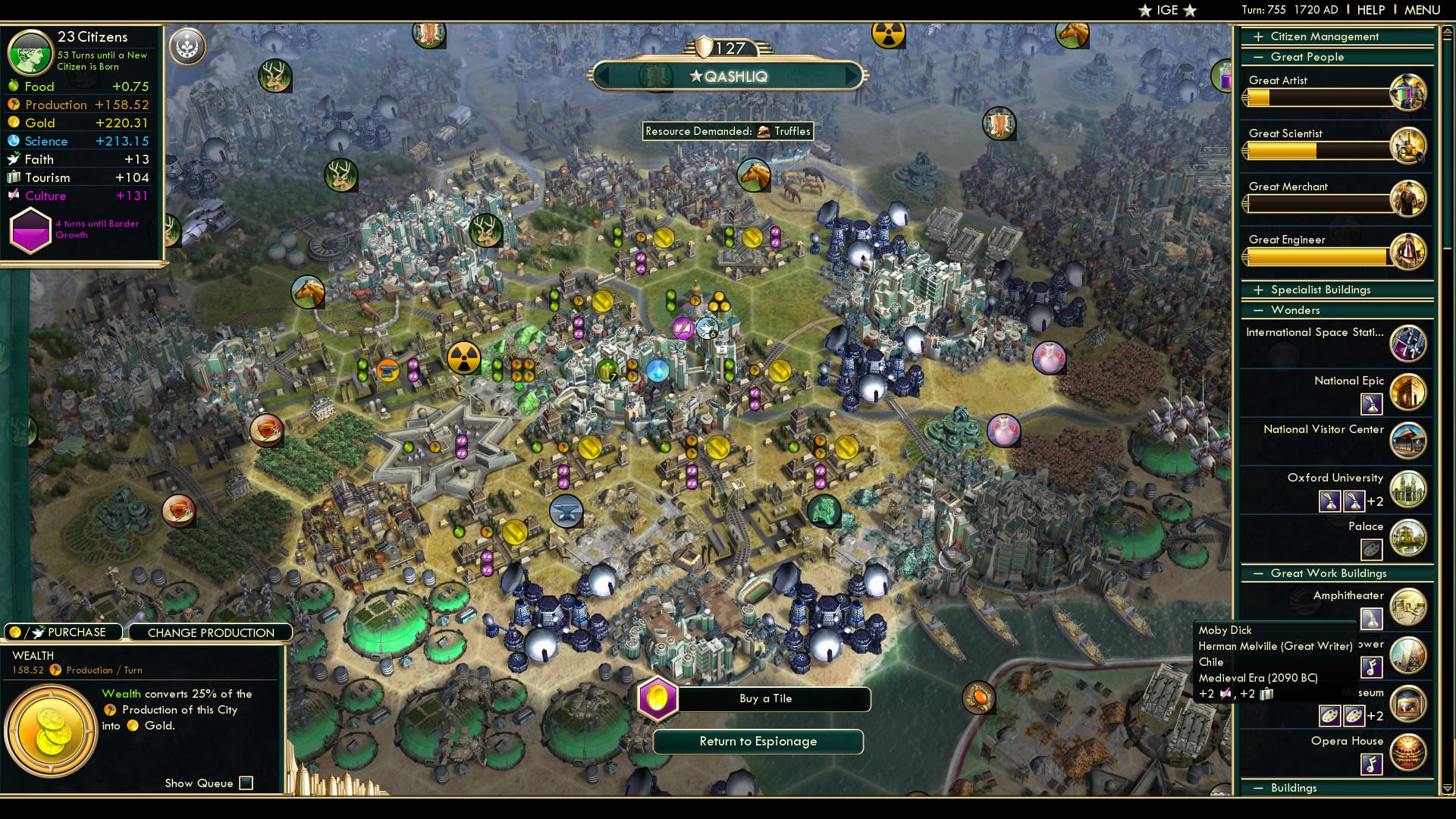Select the Great Scientist portrait icon
1456x819 pixels.
click(x=1409, y=146)
